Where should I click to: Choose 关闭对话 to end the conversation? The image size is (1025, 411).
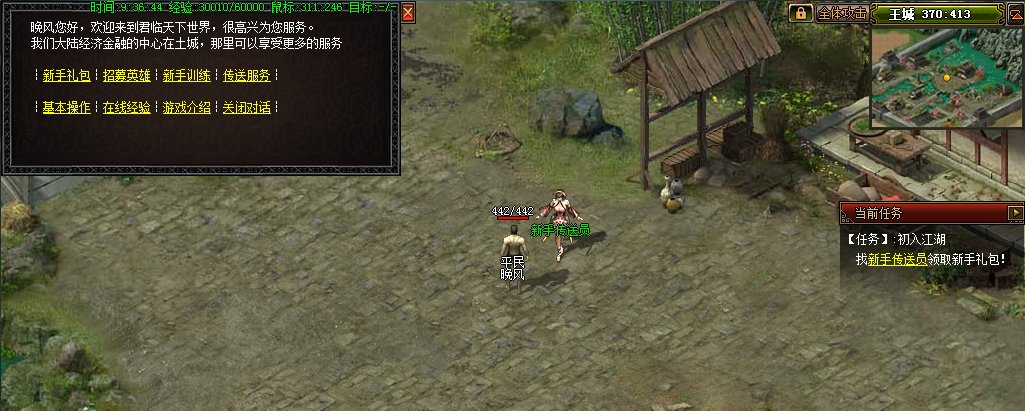pyautogui.click(x=246, y=108)
